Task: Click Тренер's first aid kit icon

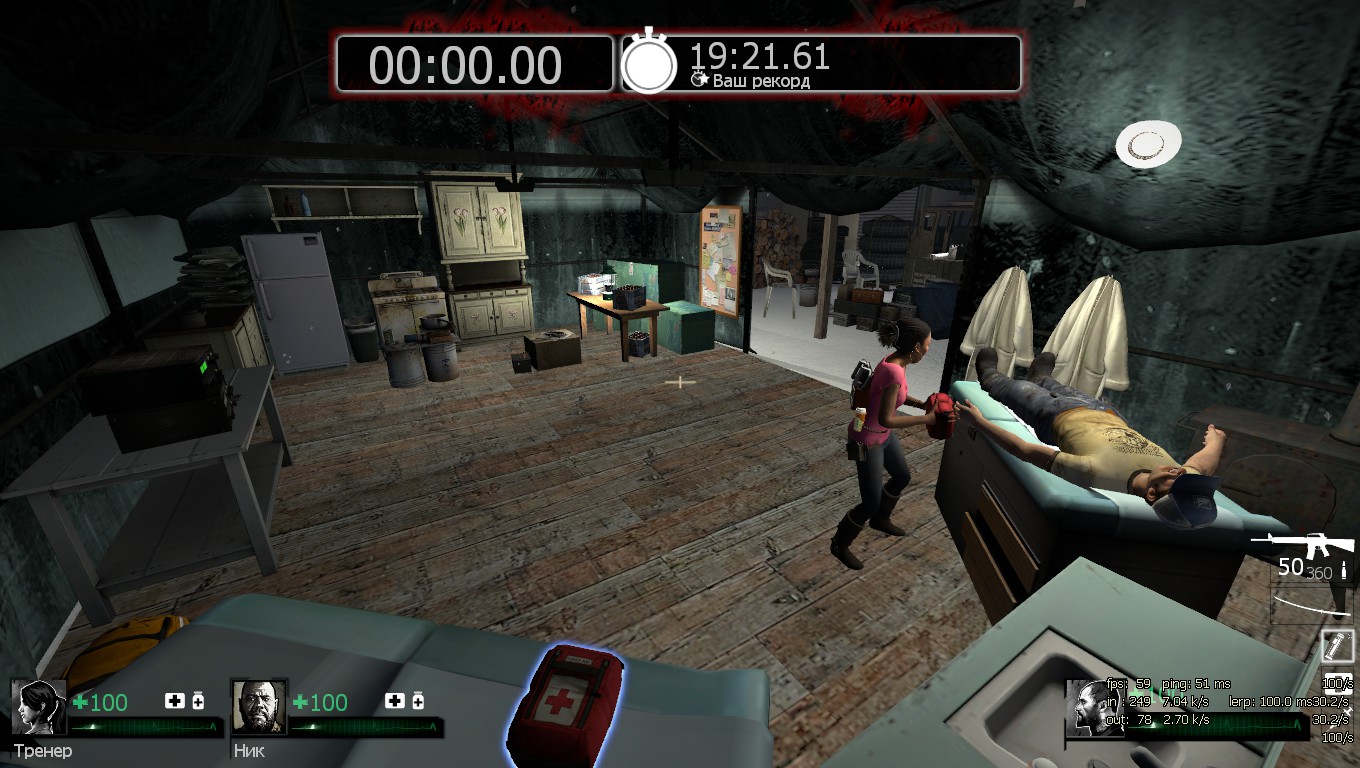Action: (175, 701)
